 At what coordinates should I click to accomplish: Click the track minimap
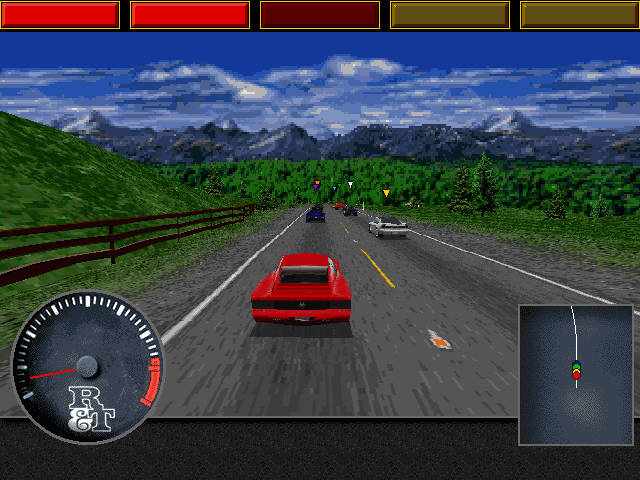[x=576, y=375]
